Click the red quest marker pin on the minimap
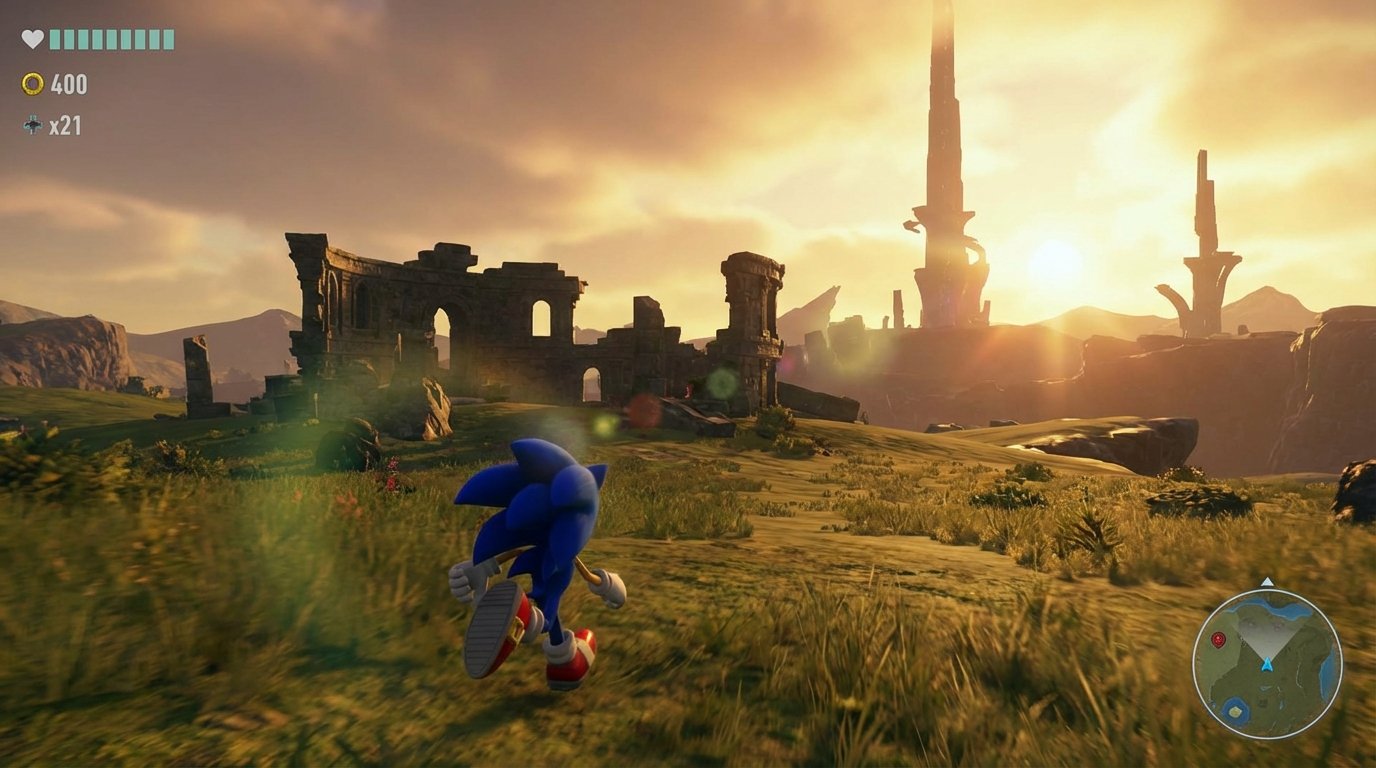Image resolution: width=1376 pixels, height=768 pixels. [x=1218, y=639]
